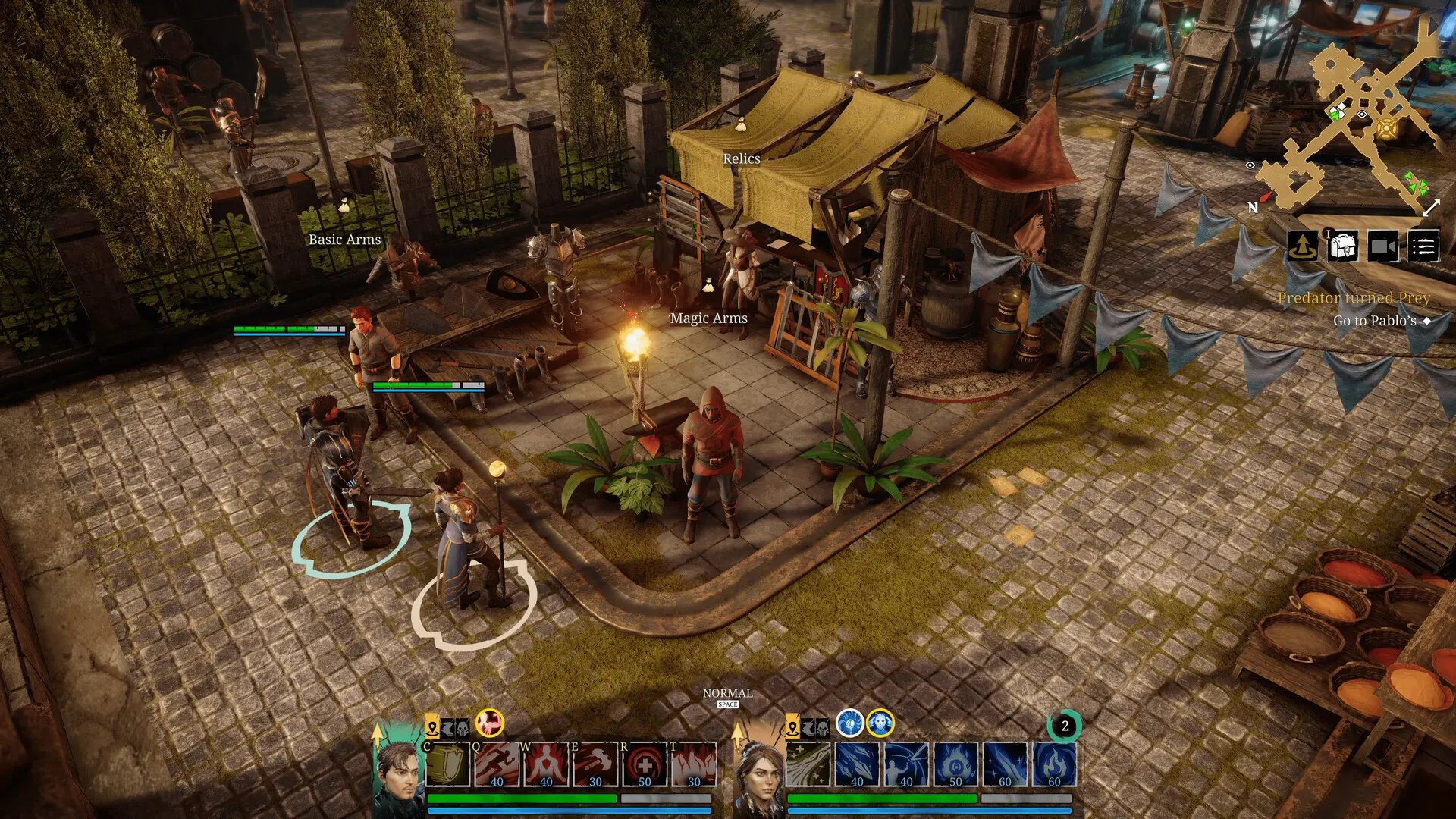1456x819 pixels.
Task: Click NORMAL speed indicator to pause
Action: (726, 693)
